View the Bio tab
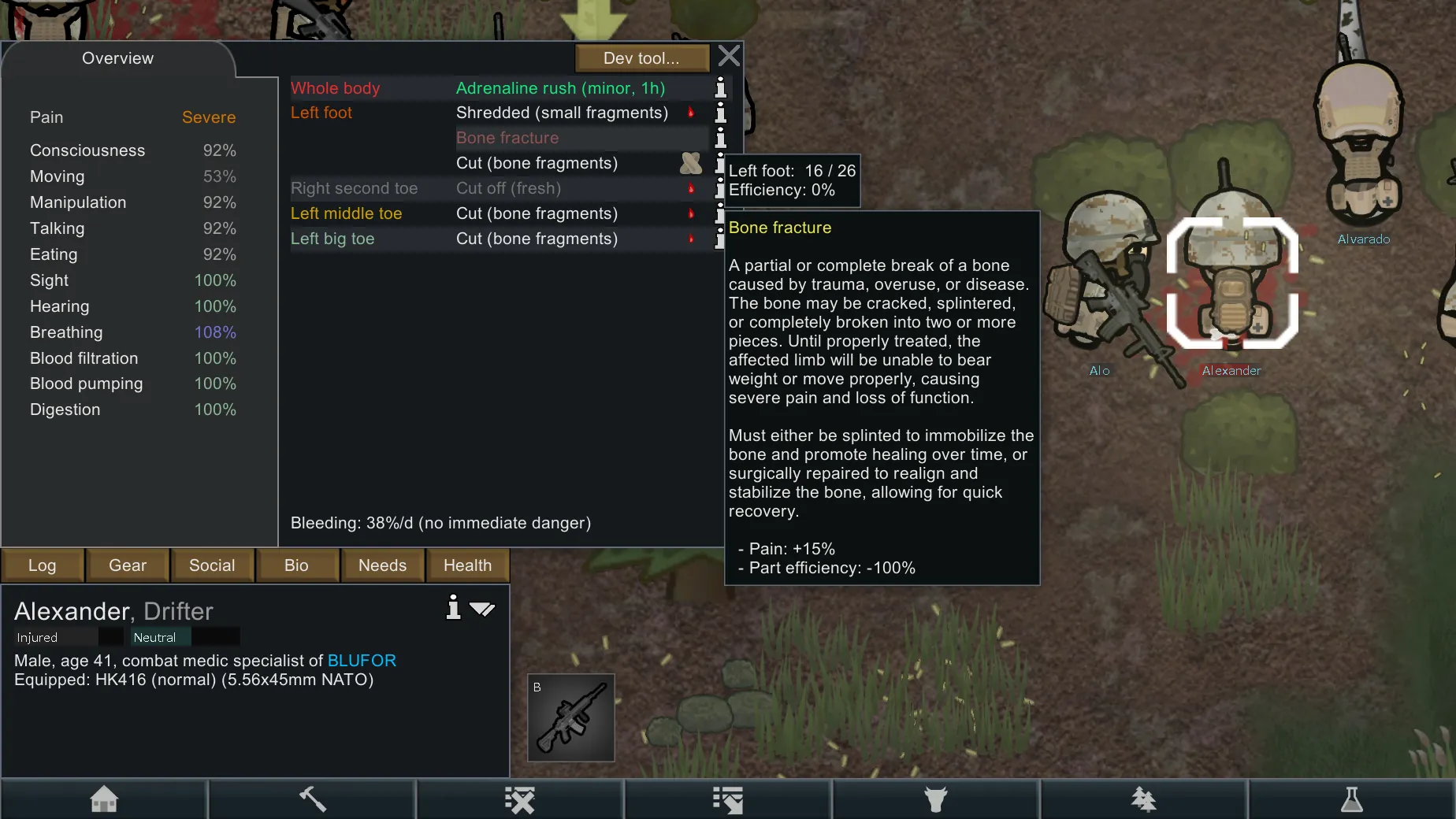1456x819 pixels. click(296, 565)
